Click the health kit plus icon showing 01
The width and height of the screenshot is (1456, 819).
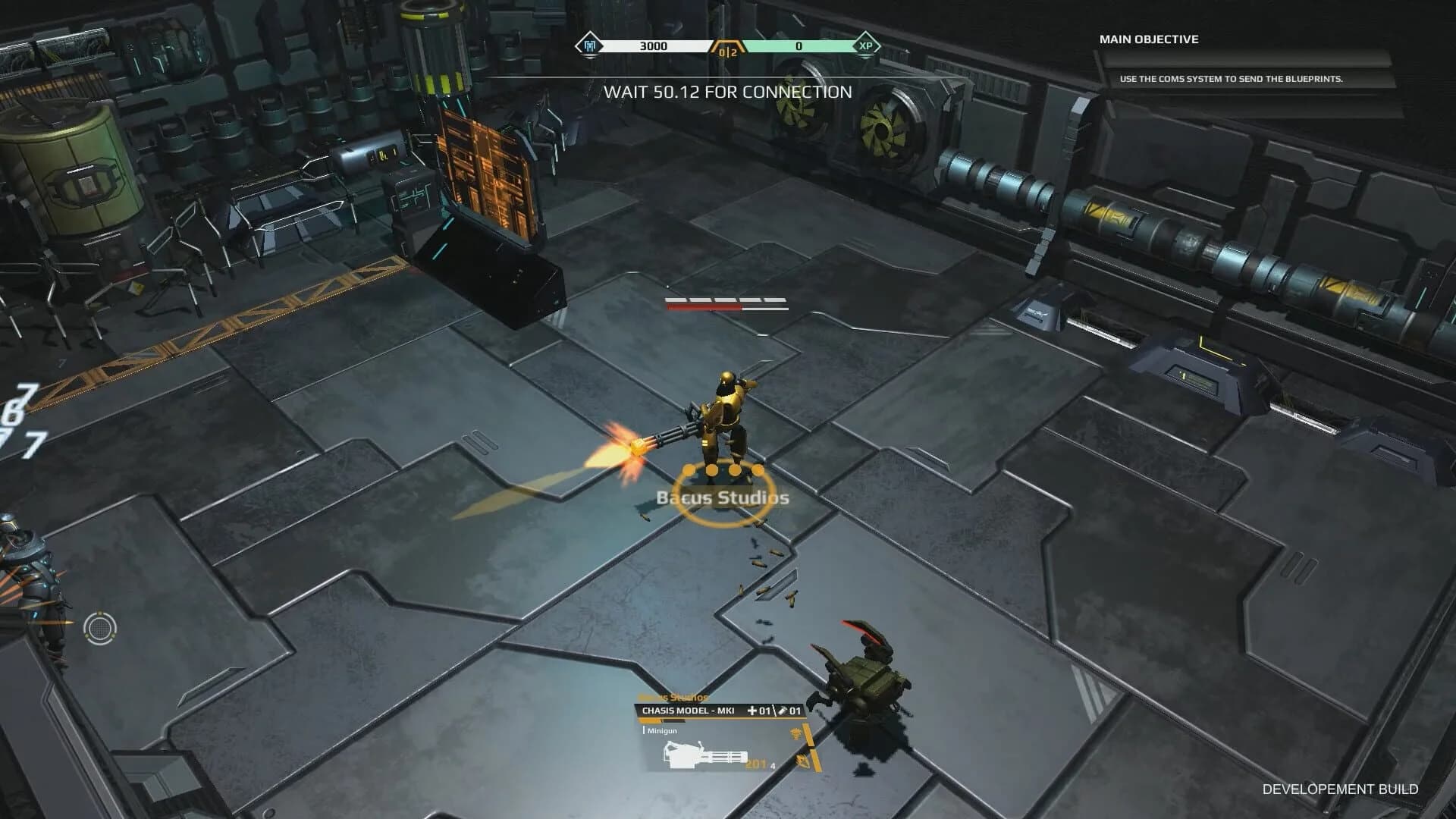pos(752,711)
